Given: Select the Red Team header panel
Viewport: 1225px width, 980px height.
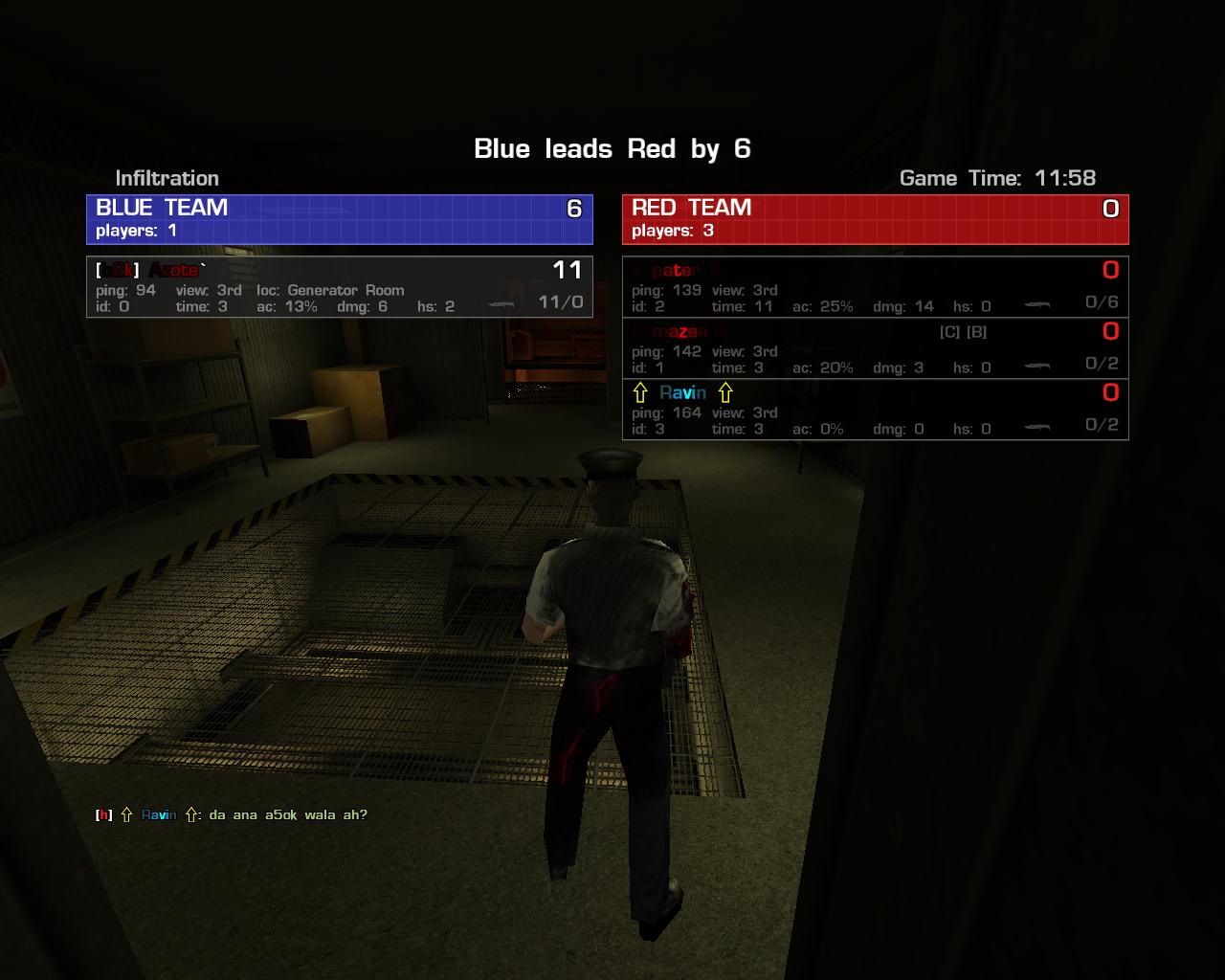Looking at the screenshot, I should (875, 219).
